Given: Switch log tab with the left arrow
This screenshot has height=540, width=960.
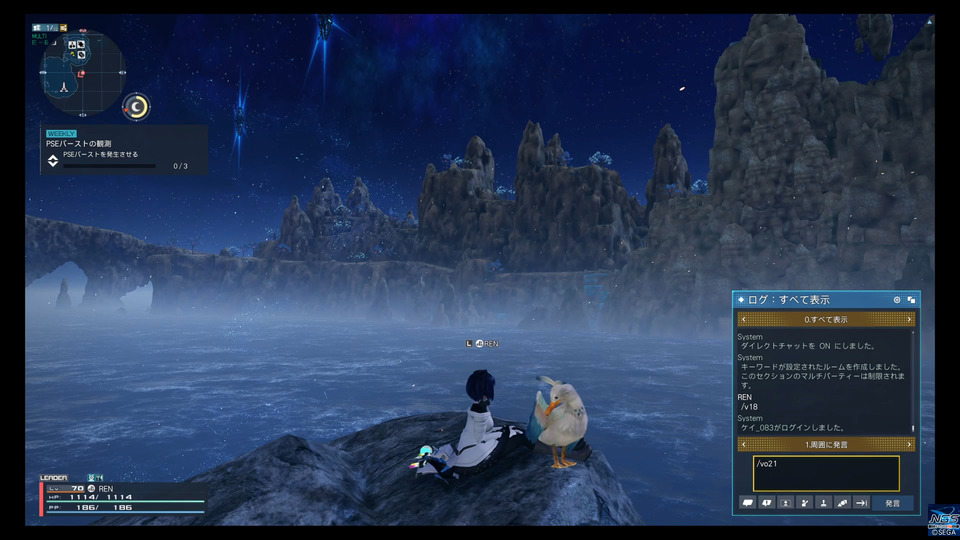Looking at the screenshot, I should (x=743, y=320).
